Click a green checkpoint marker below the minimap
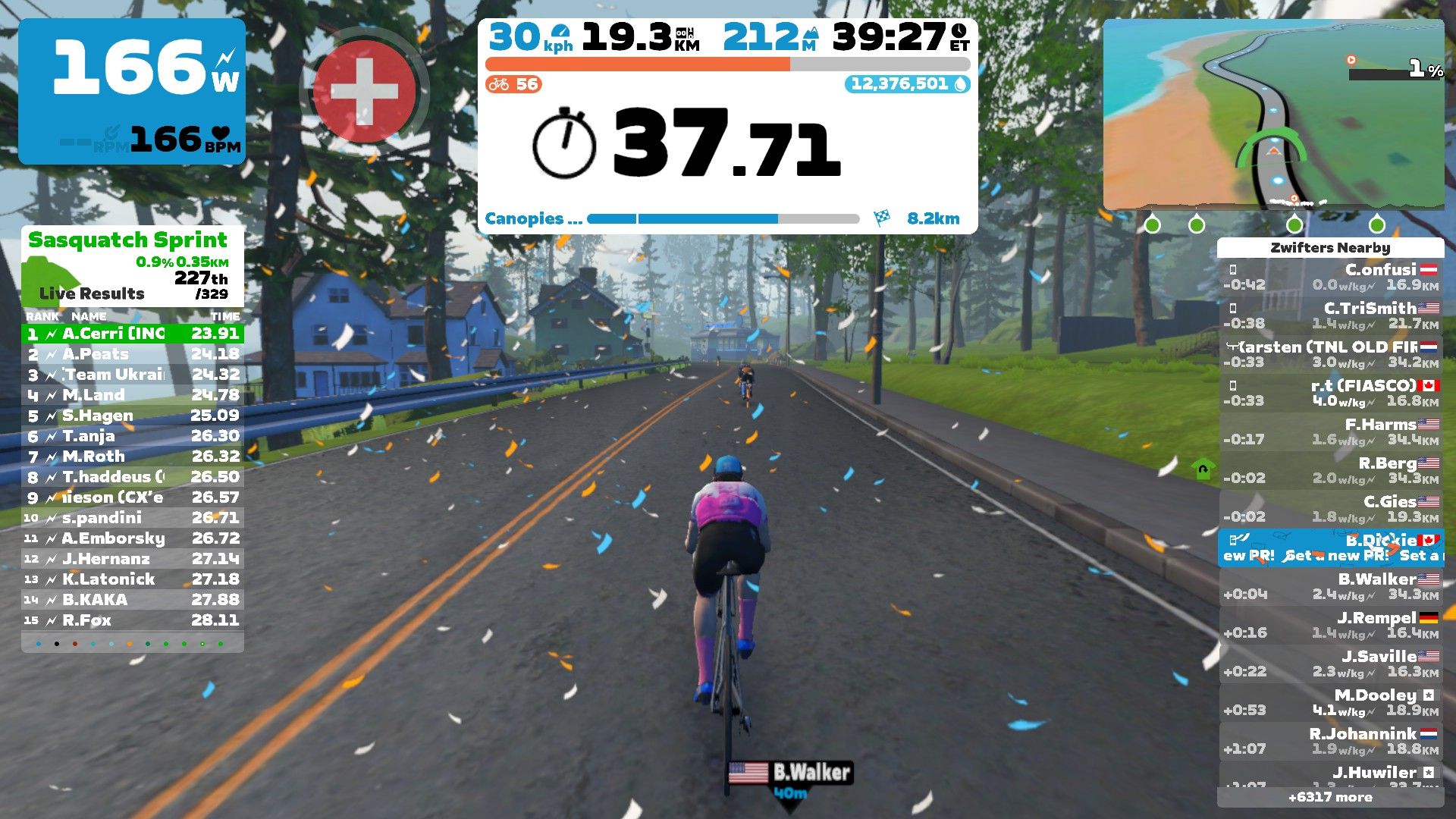Image resolution: width=1456 pixels, height=819 pixels. (1153, 225)
